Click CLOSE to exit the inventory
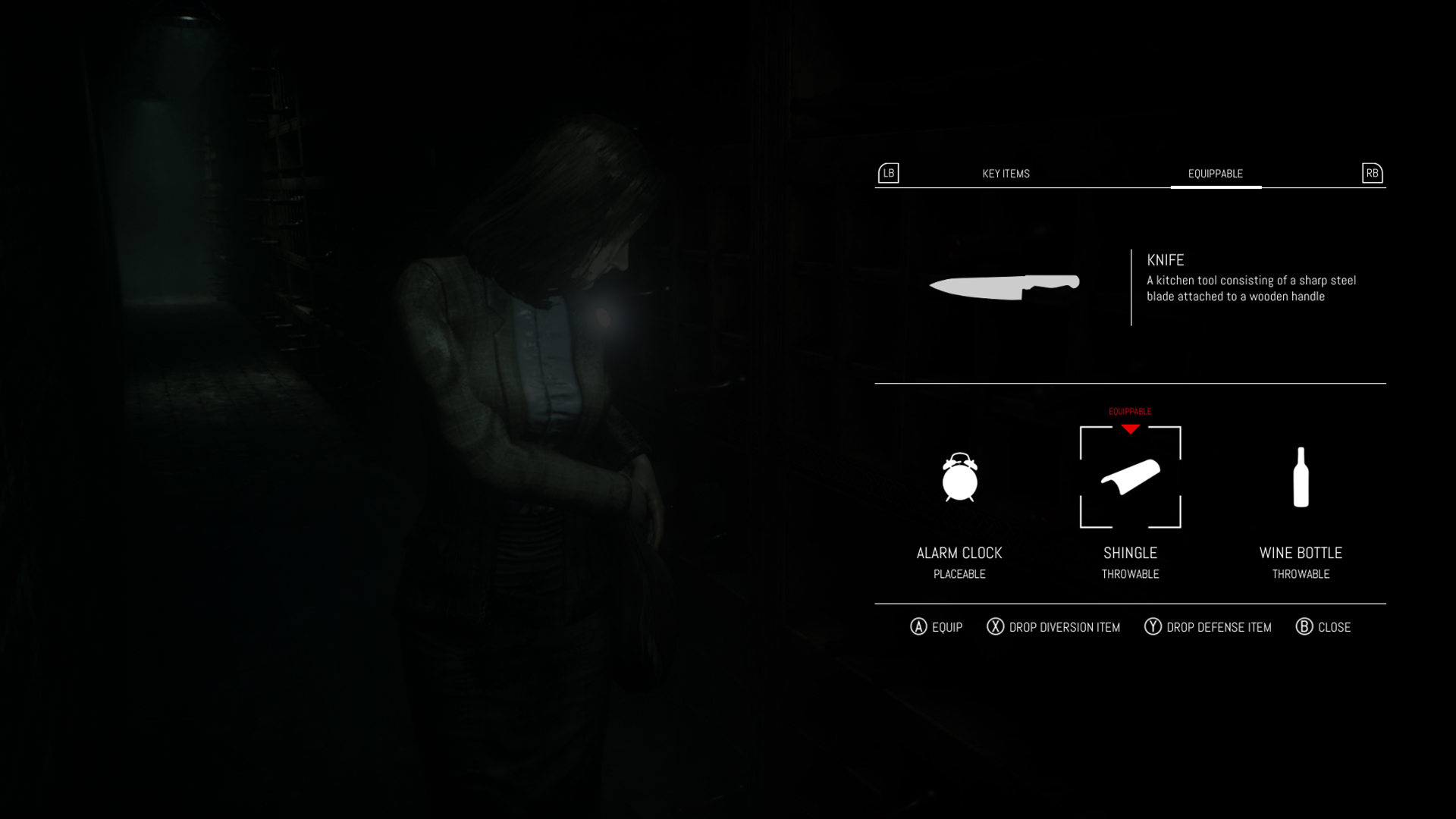This screenshot has width=1456, height=819. 1332,627
